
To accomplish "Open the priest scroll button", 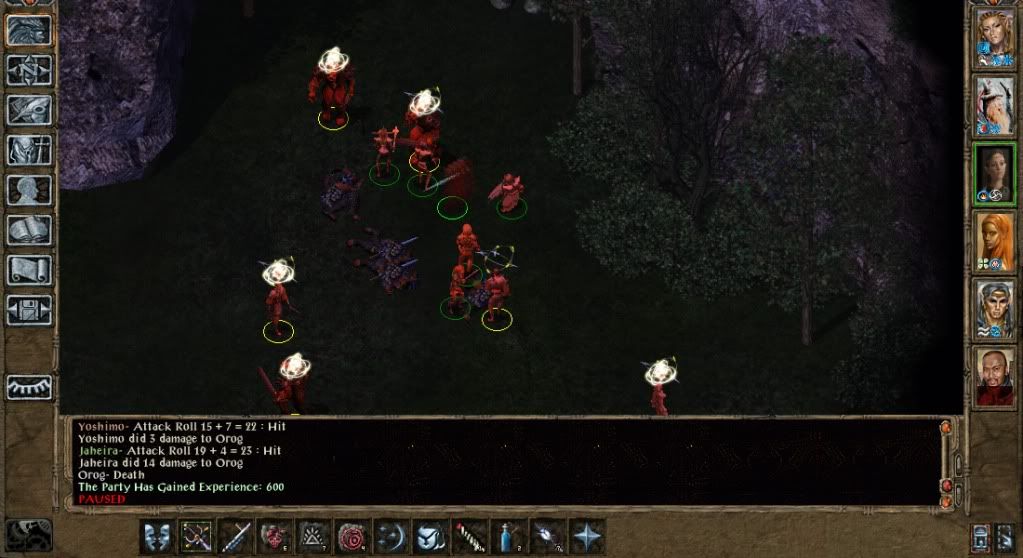I will [29, 270].
